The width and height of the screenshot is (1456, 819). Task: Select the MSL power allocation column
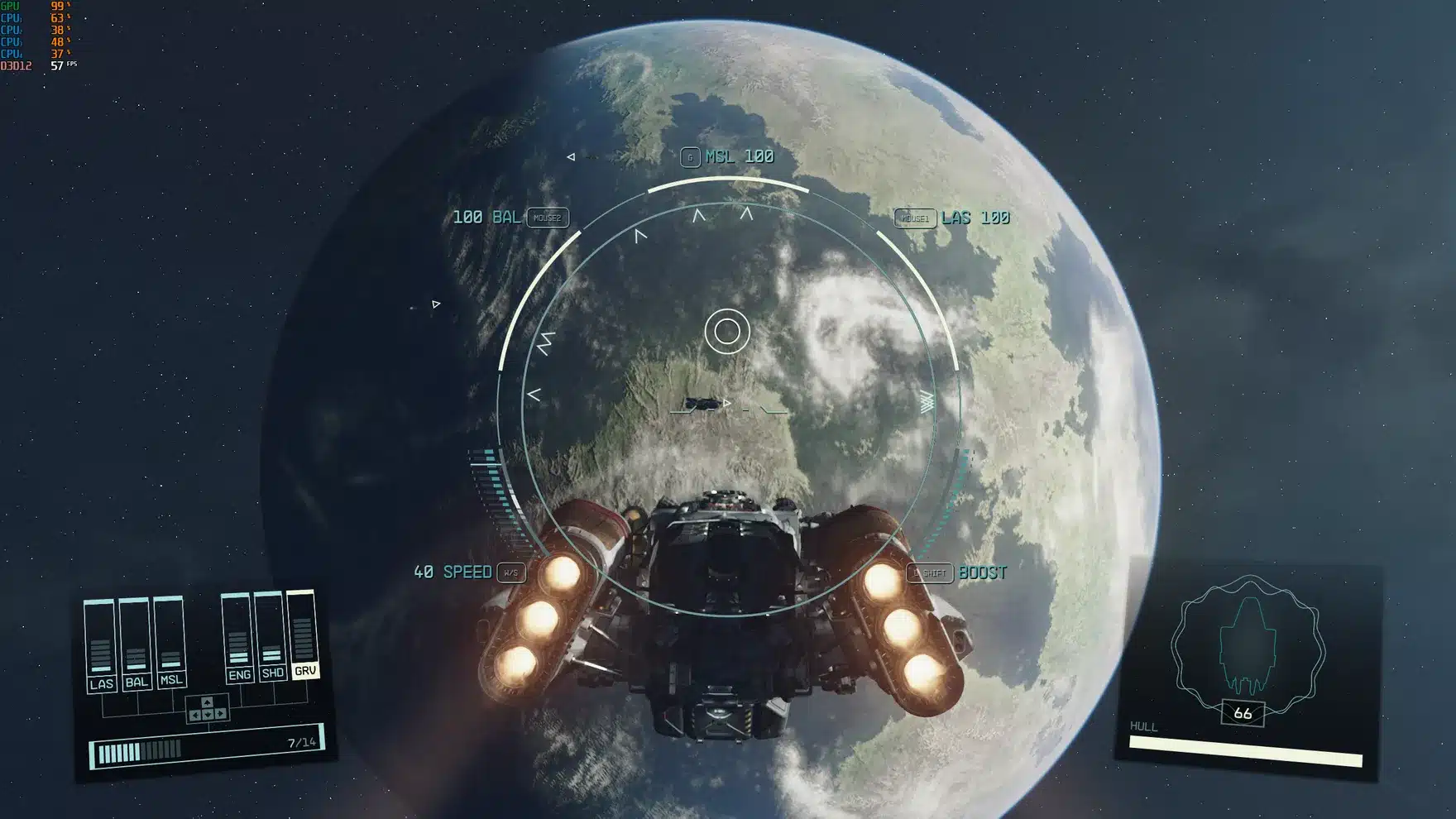[171, 679]
